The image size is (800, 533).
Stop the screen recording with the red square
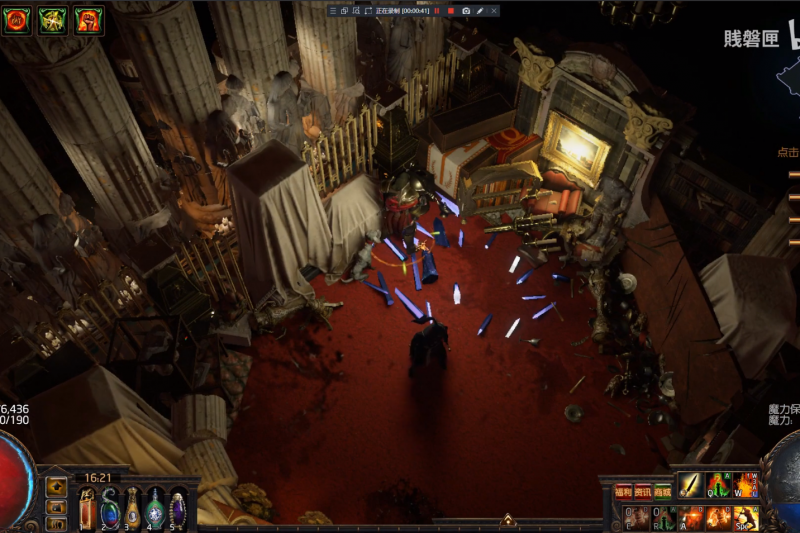[450, 10]
